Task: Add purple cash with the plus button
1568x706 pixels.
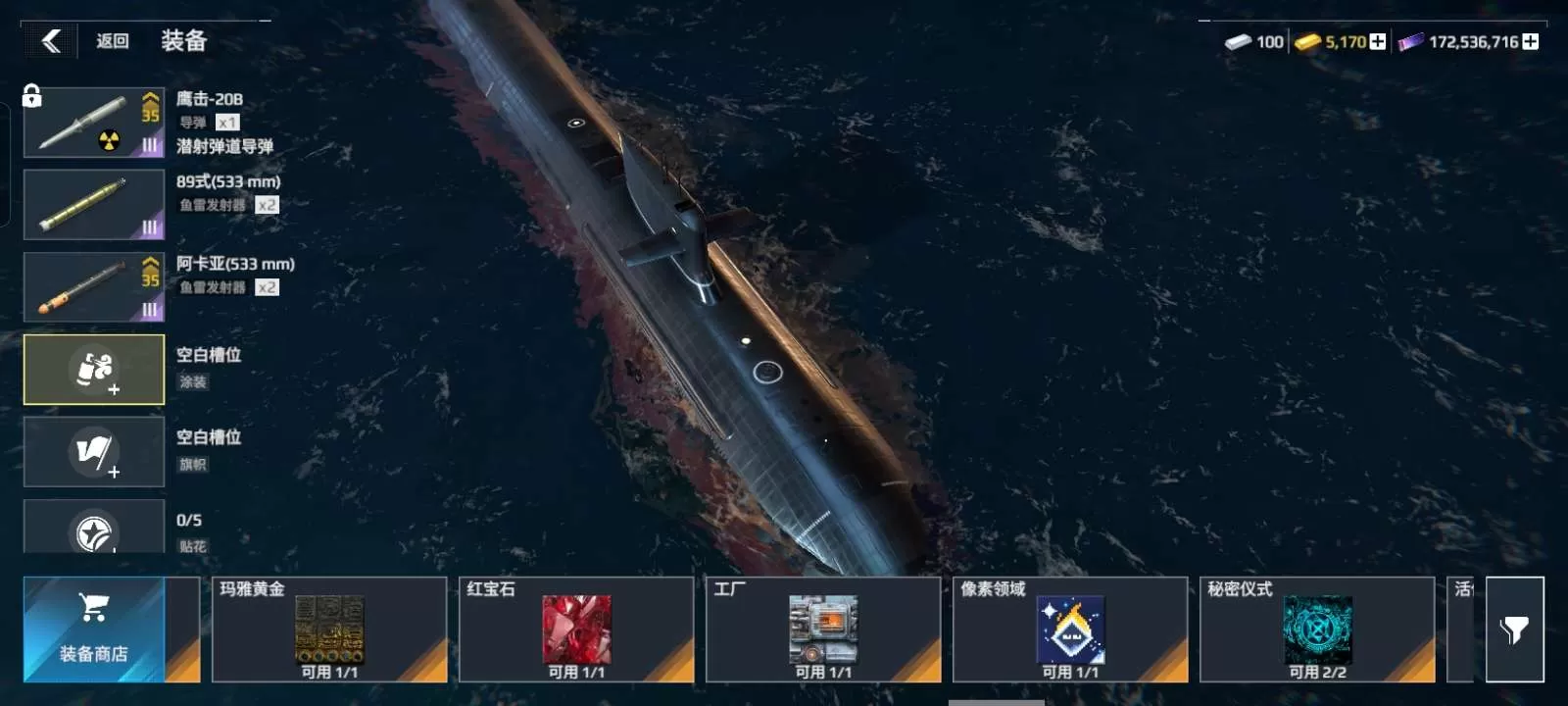Action: (x=1531, y=41)
